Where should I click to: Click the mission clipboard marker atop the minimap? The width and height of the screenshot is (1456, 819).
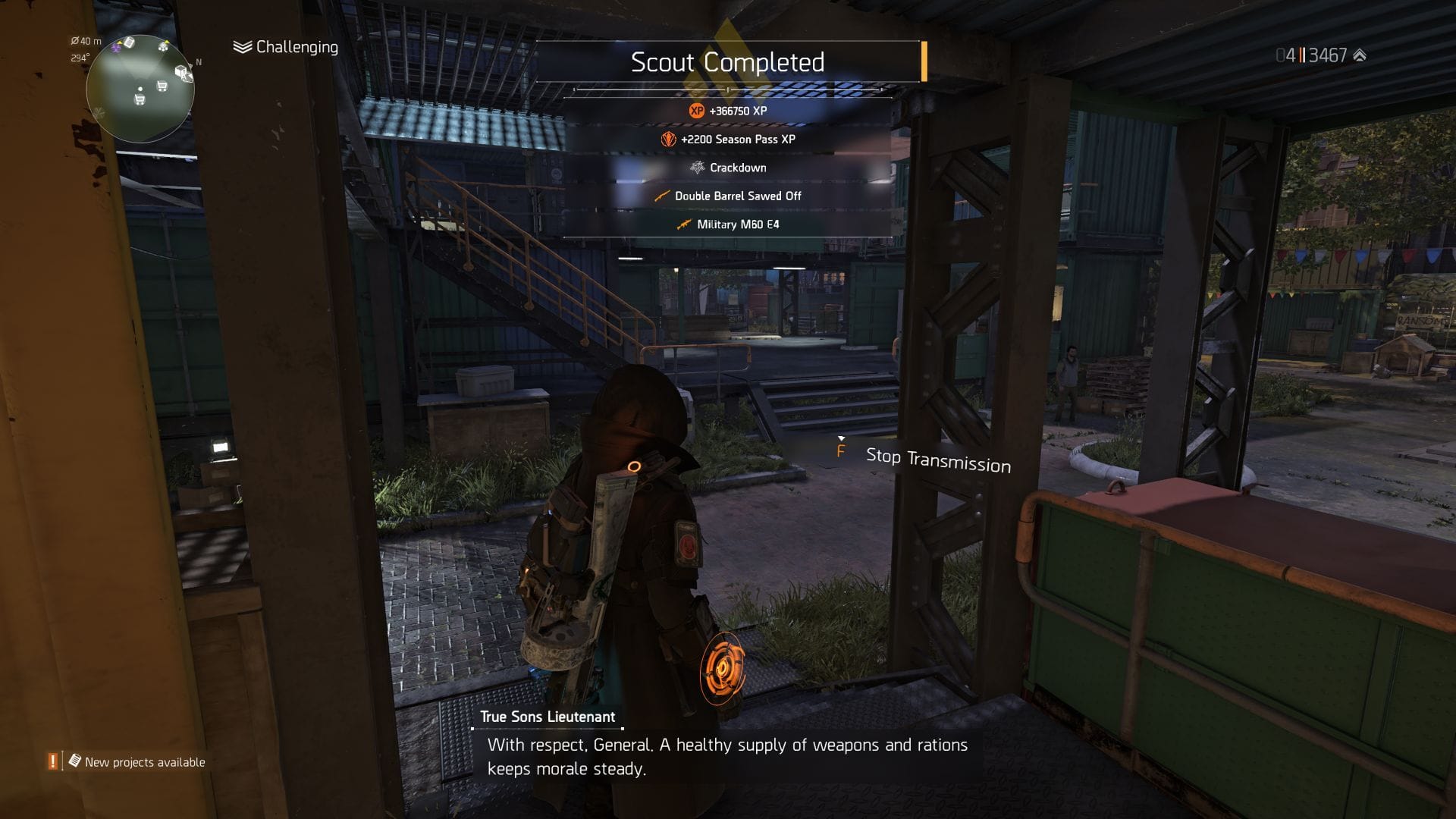tap(129, 42)
